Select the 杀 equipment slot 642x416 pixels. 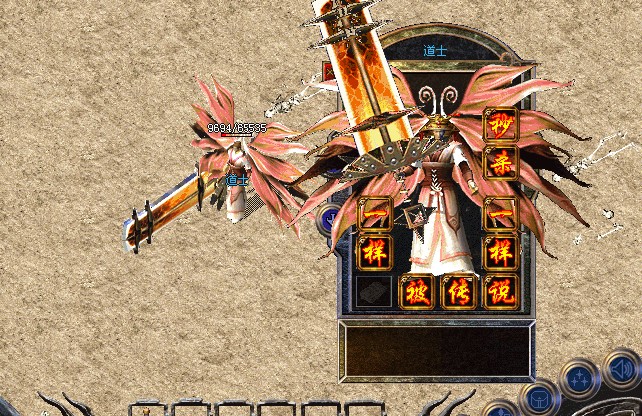(x=500, y=162)
